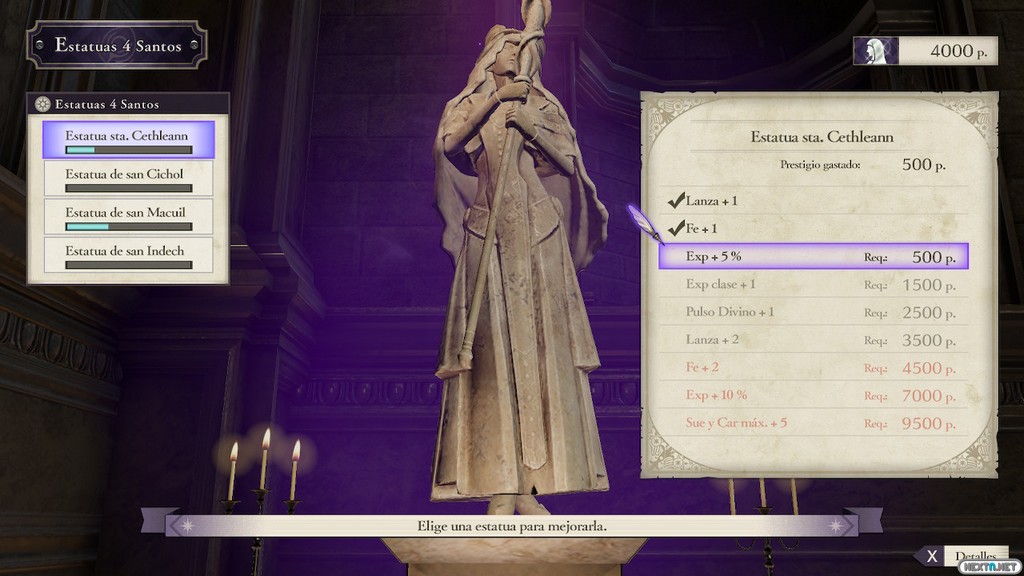Select the Sue y Car máx. + 5 row

(813, 423)
